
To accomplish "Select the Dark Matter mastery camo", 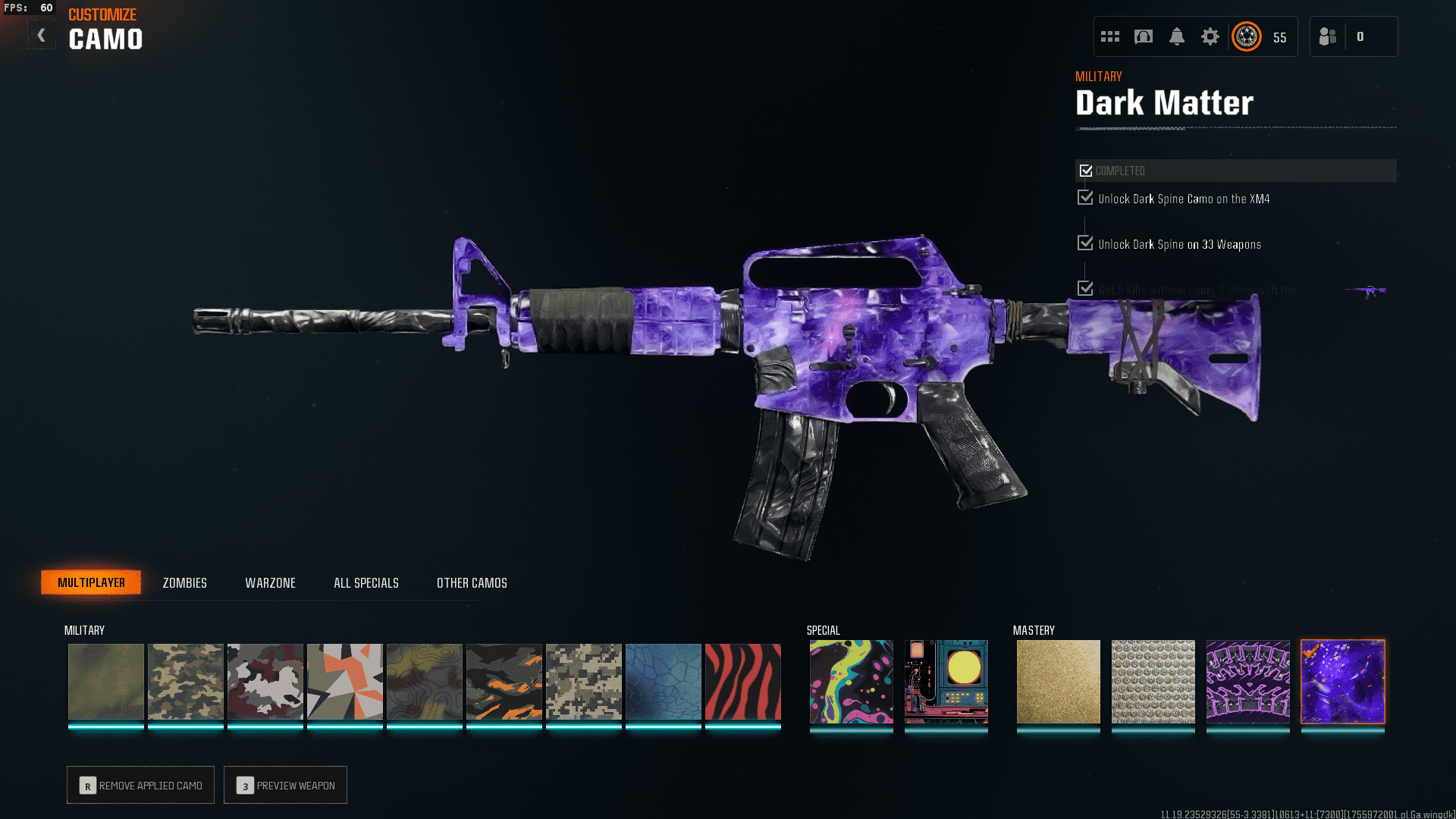I will click(x=1342, y=681).
